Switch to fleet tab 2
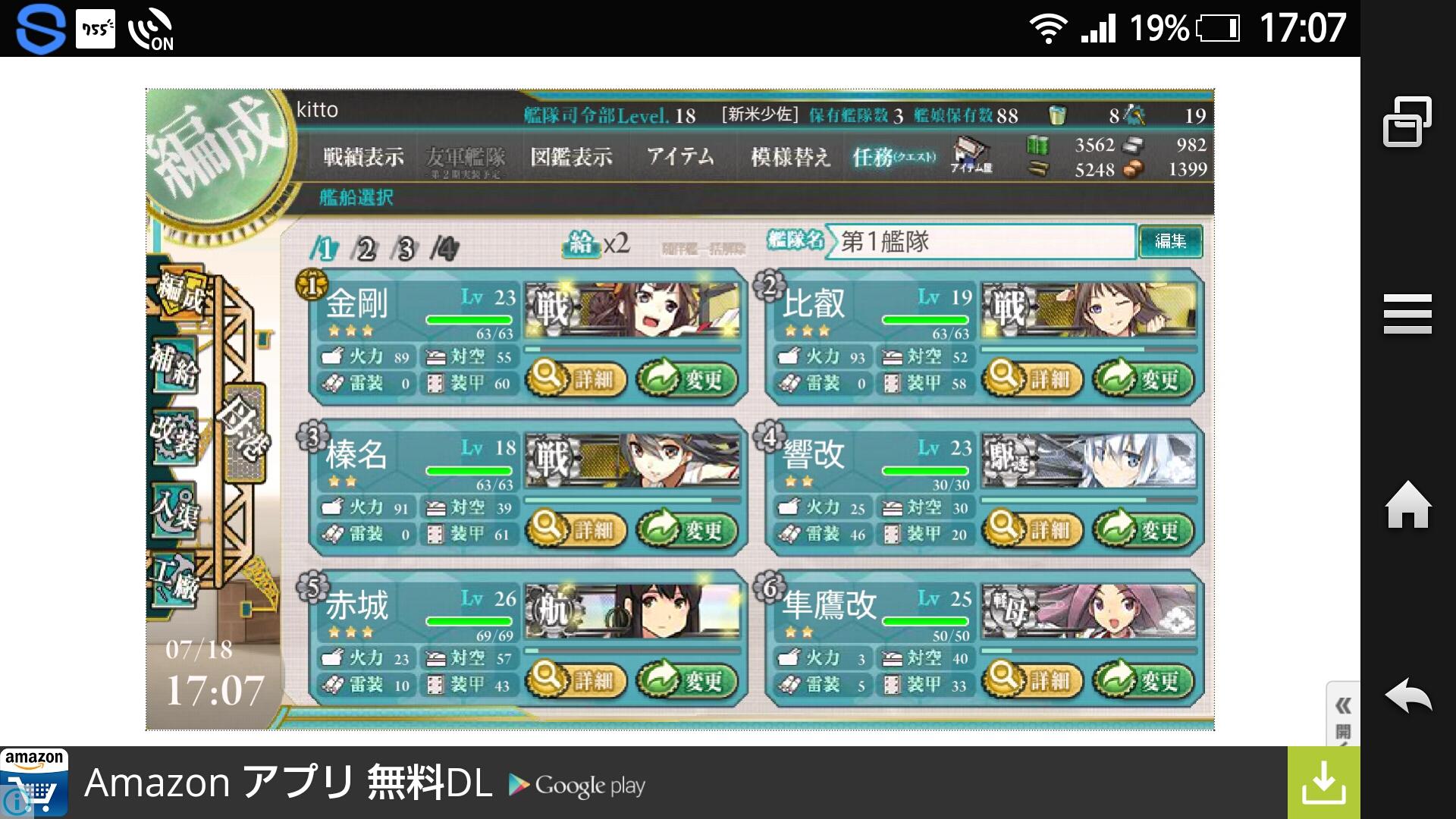 click(x=366, y=246)
